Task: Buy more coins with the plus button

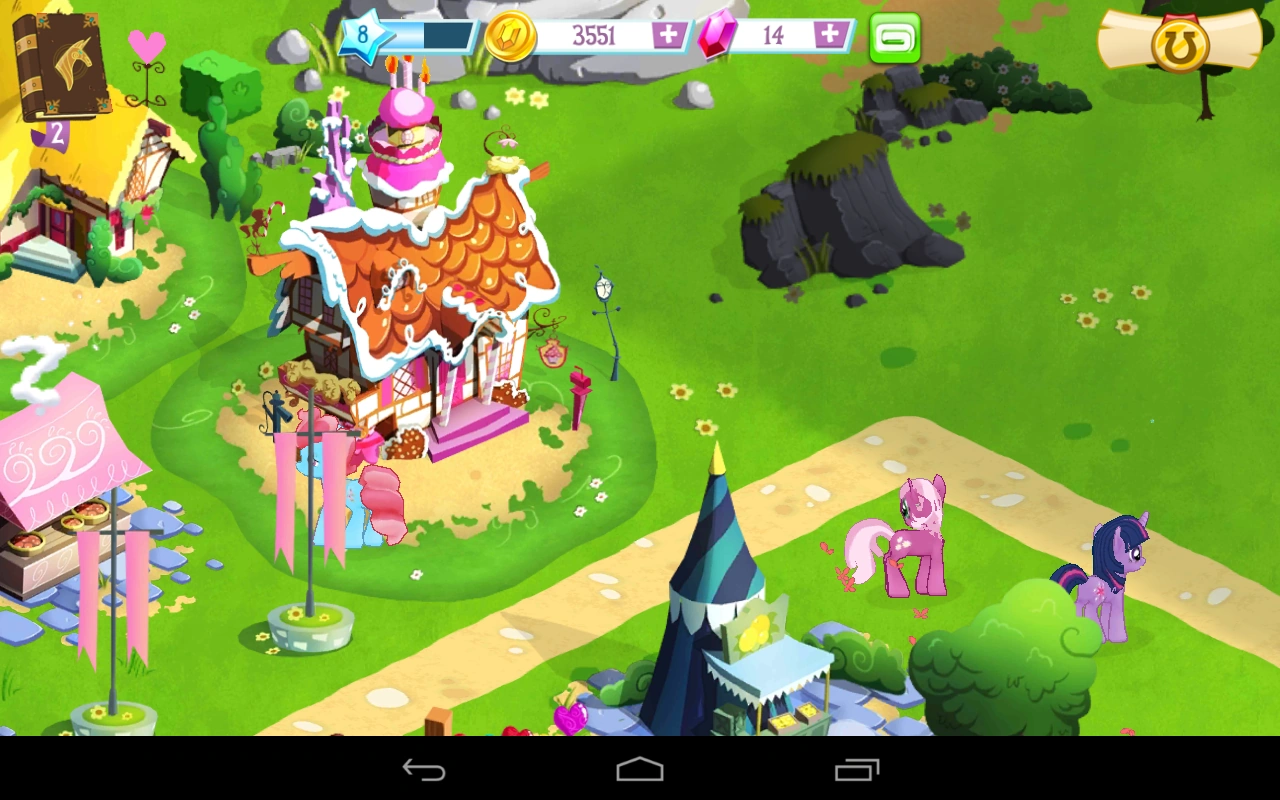Action: [668, 36]
